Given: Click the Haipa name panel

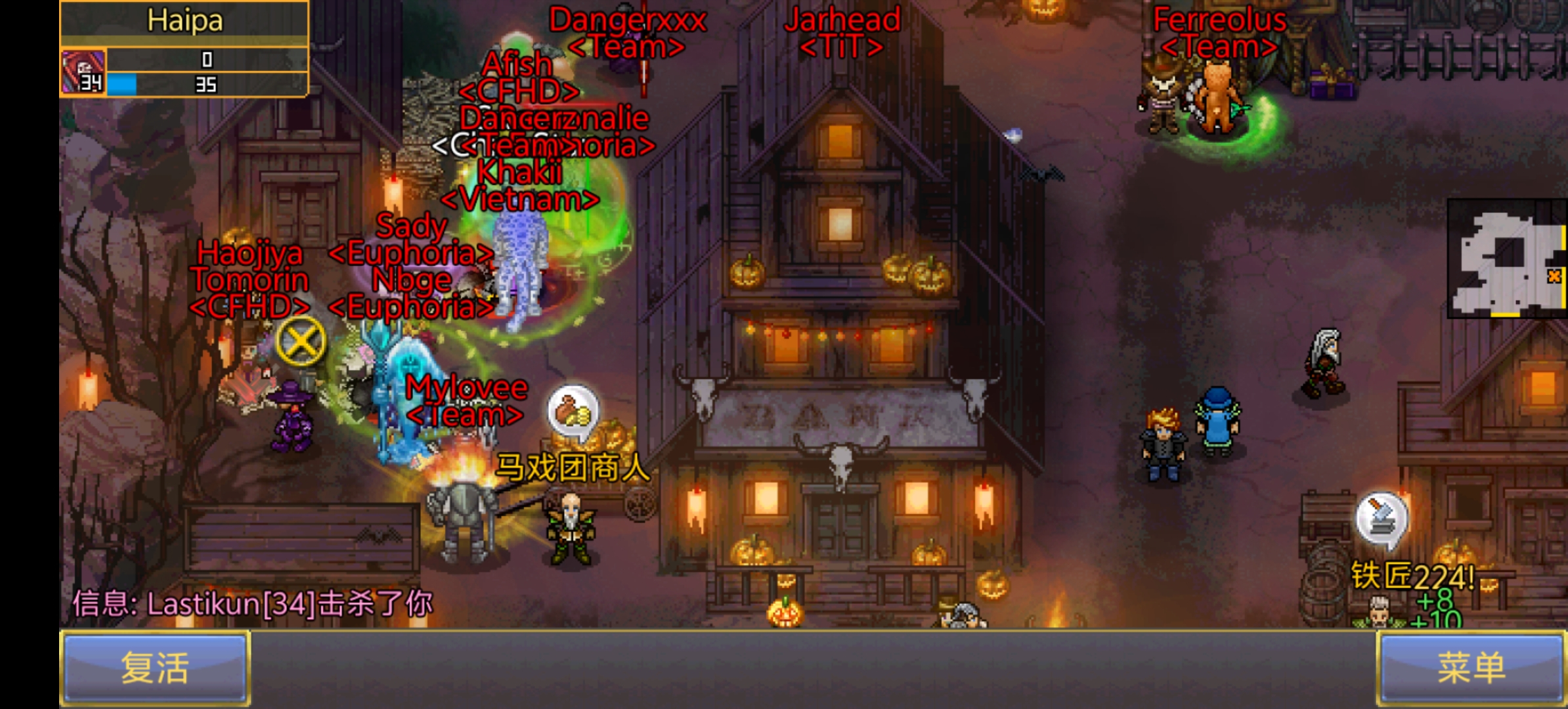Looking at the screenshot, I should tap(185, 21).
